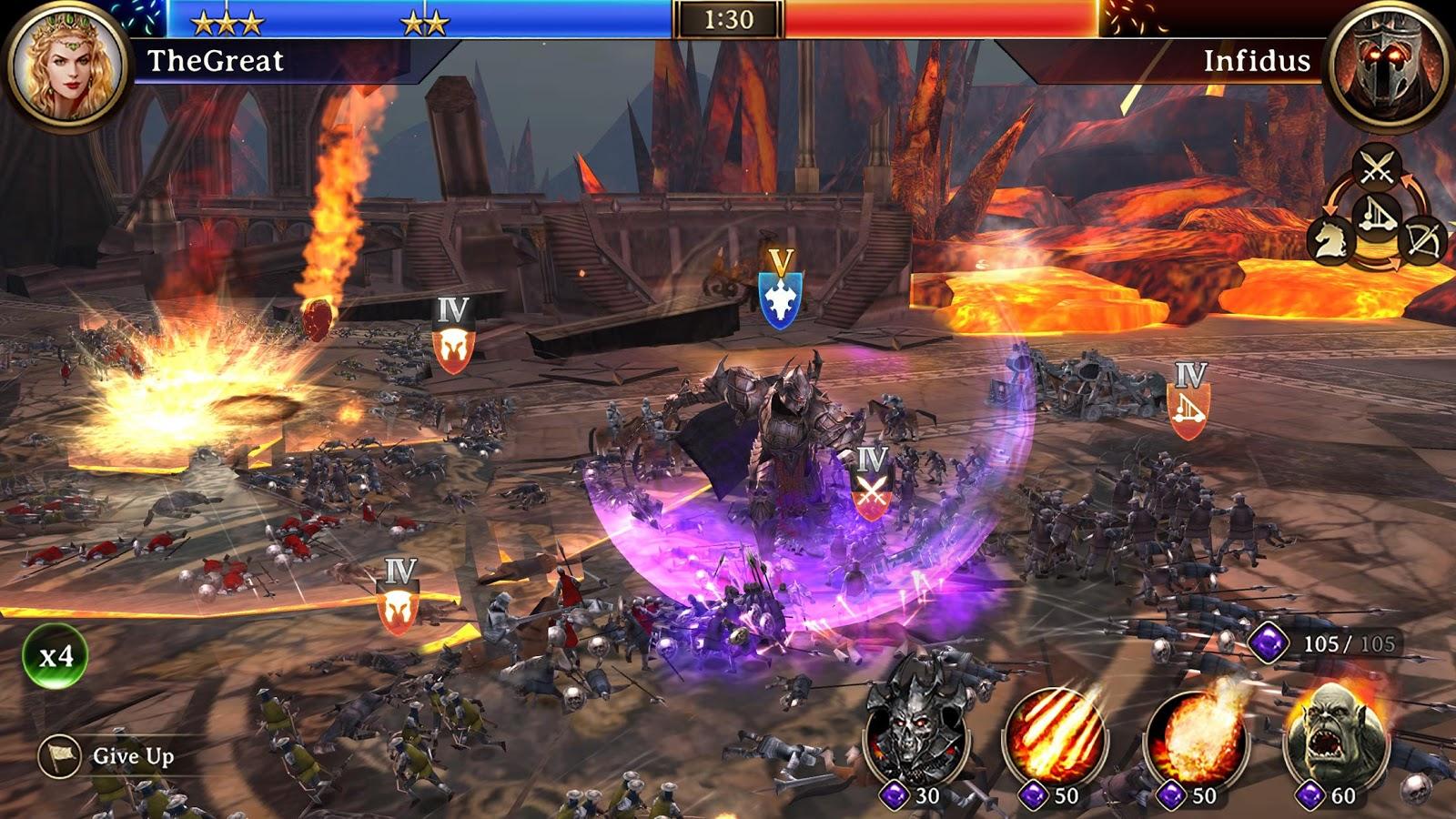Click the Give Up flag button
The width and height of the screenshot is (1456, 819).
coord(60,756)
